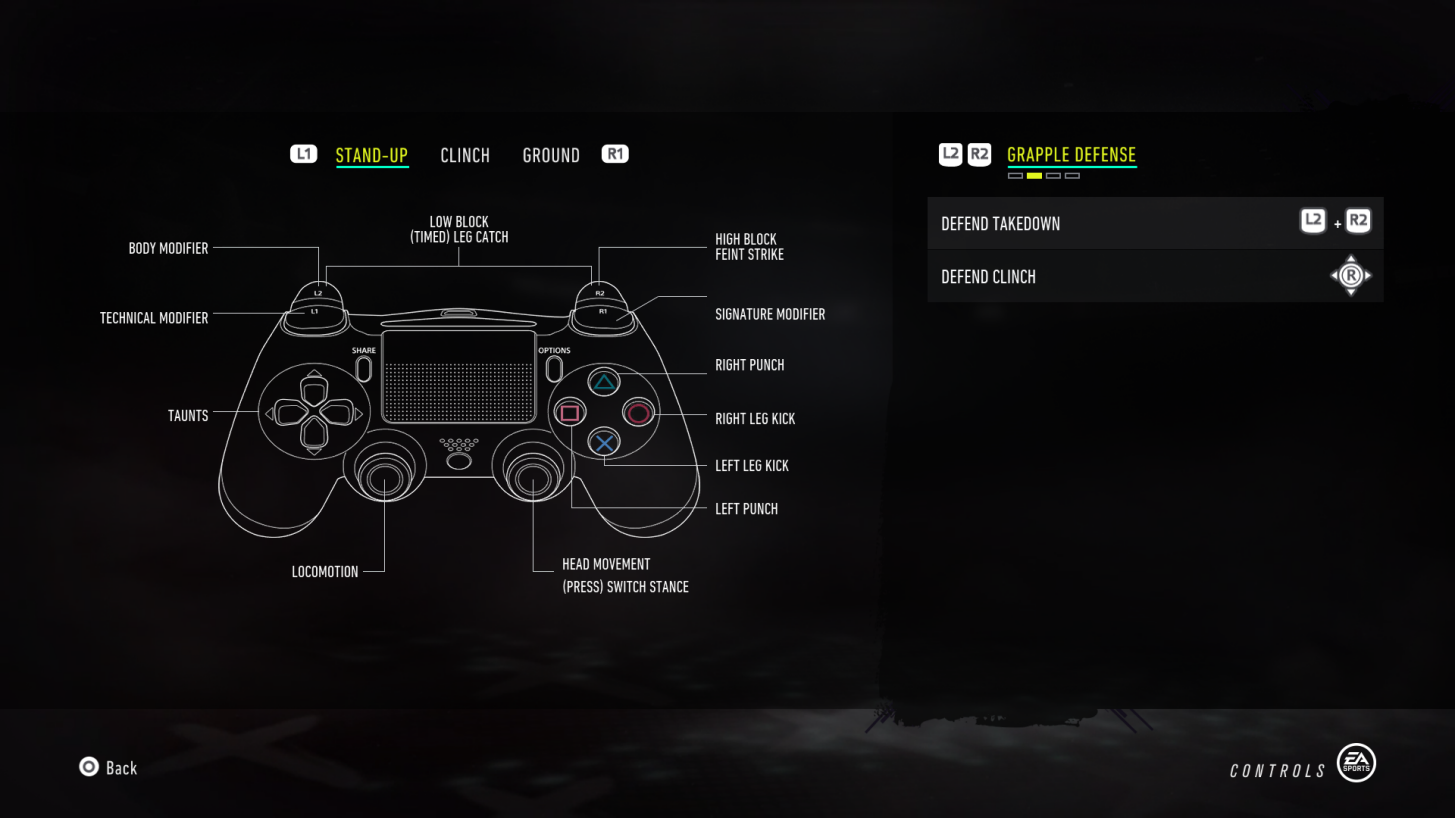Open the GROUND controls tab
This screenshot has width=1455, height=818.
pyautogui.click(x=551, y=155)
